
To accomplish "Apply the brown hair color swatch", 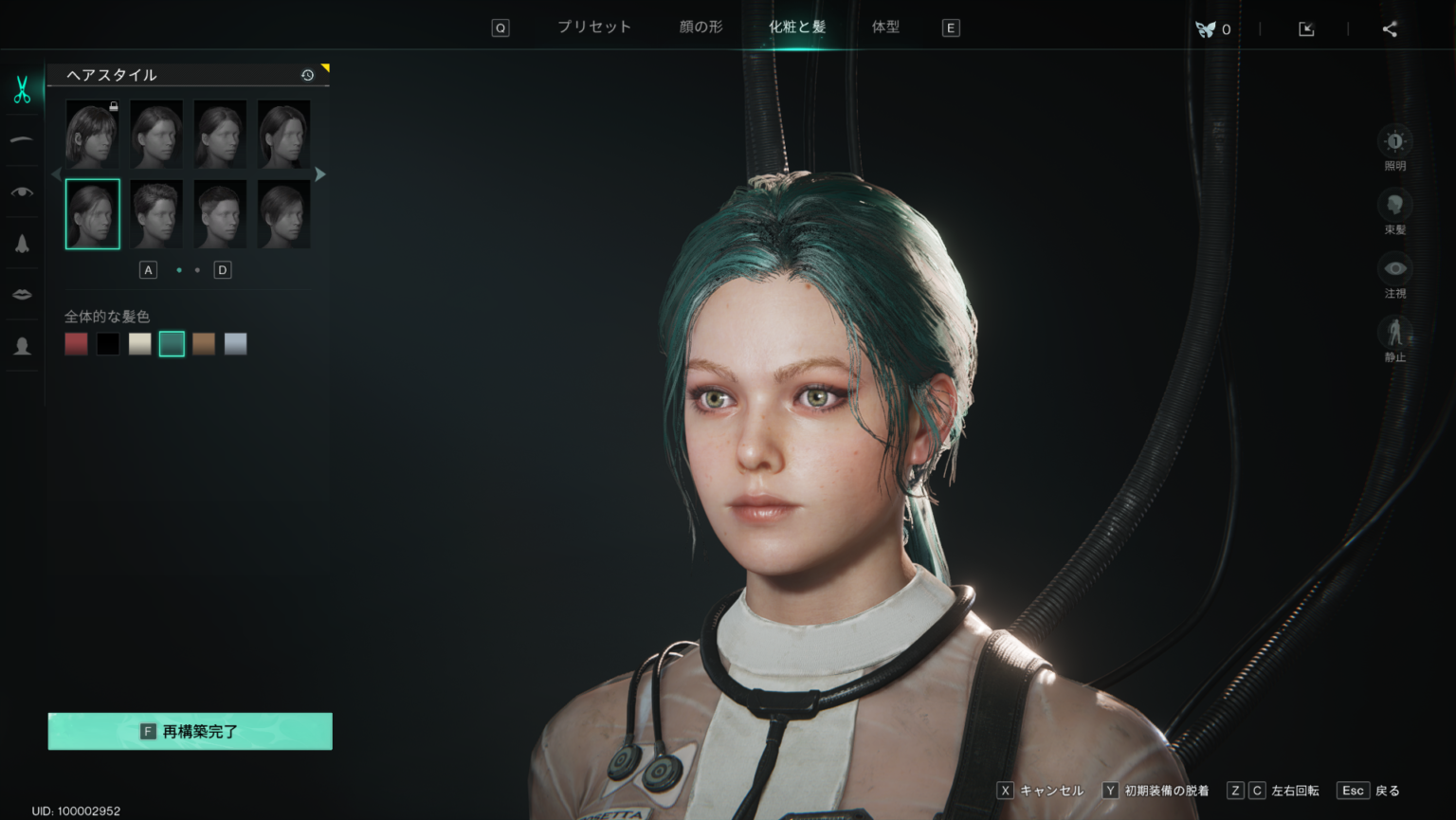I will (x=204, y=343).
